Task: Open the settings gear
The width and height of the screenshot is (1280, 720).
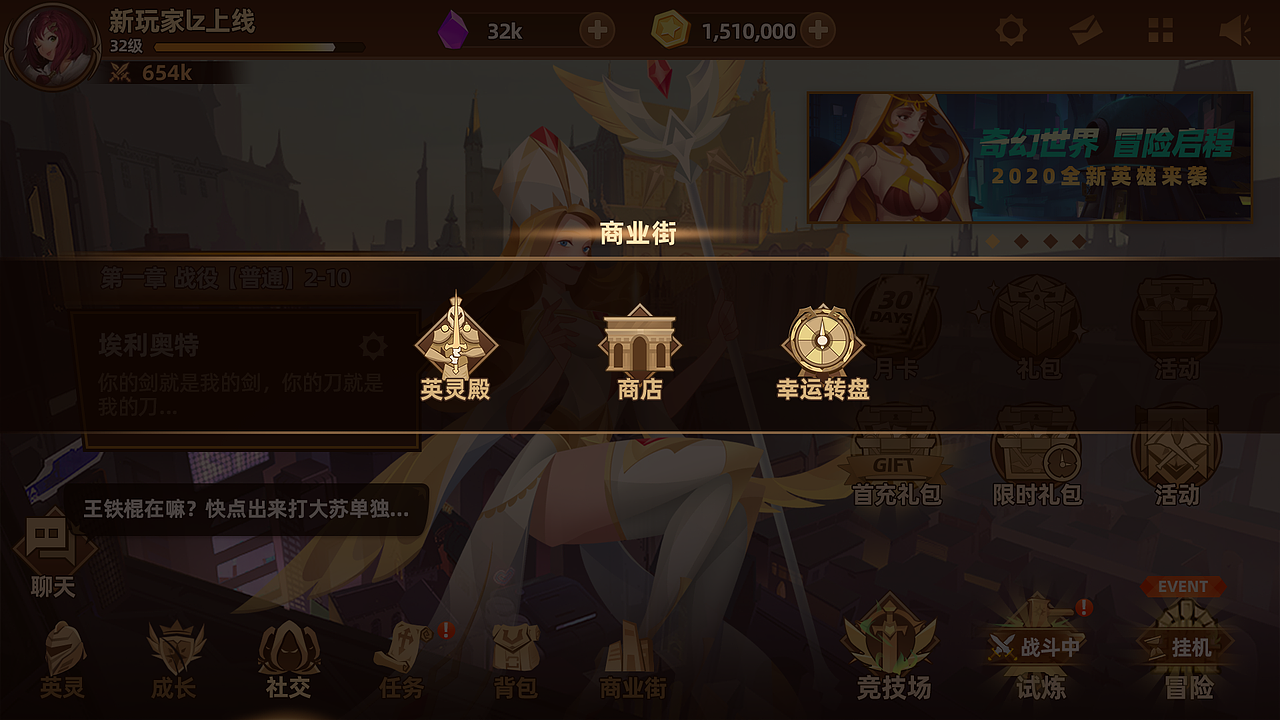Action: (1010, 31)
